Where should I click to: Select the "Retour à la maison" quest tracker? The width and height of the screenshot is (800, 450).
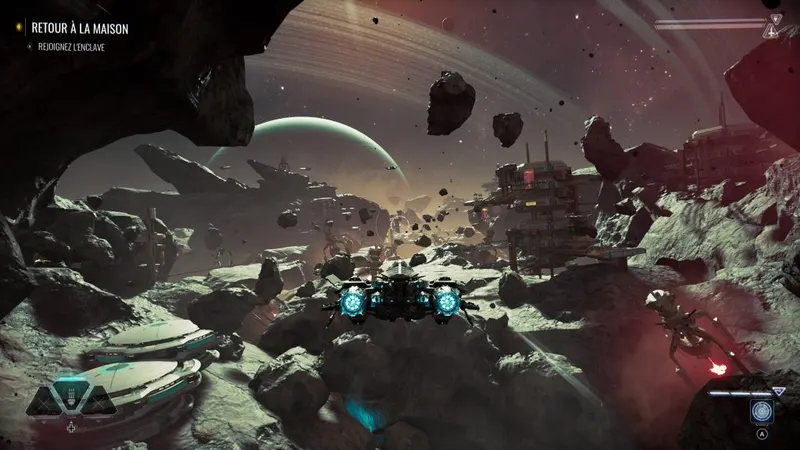[x=79, y=29]
